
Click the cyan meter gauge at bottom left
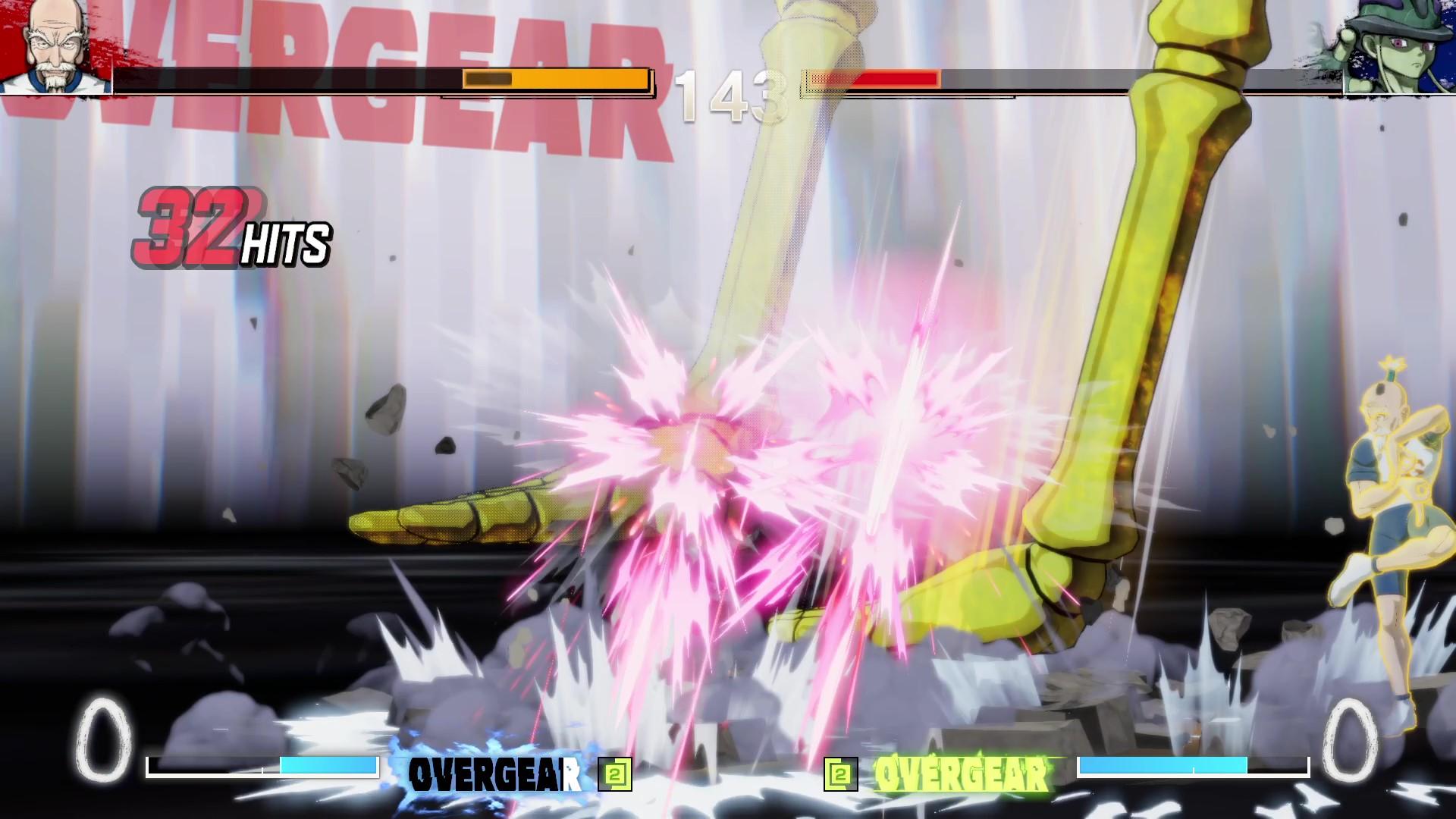point(330,766)
